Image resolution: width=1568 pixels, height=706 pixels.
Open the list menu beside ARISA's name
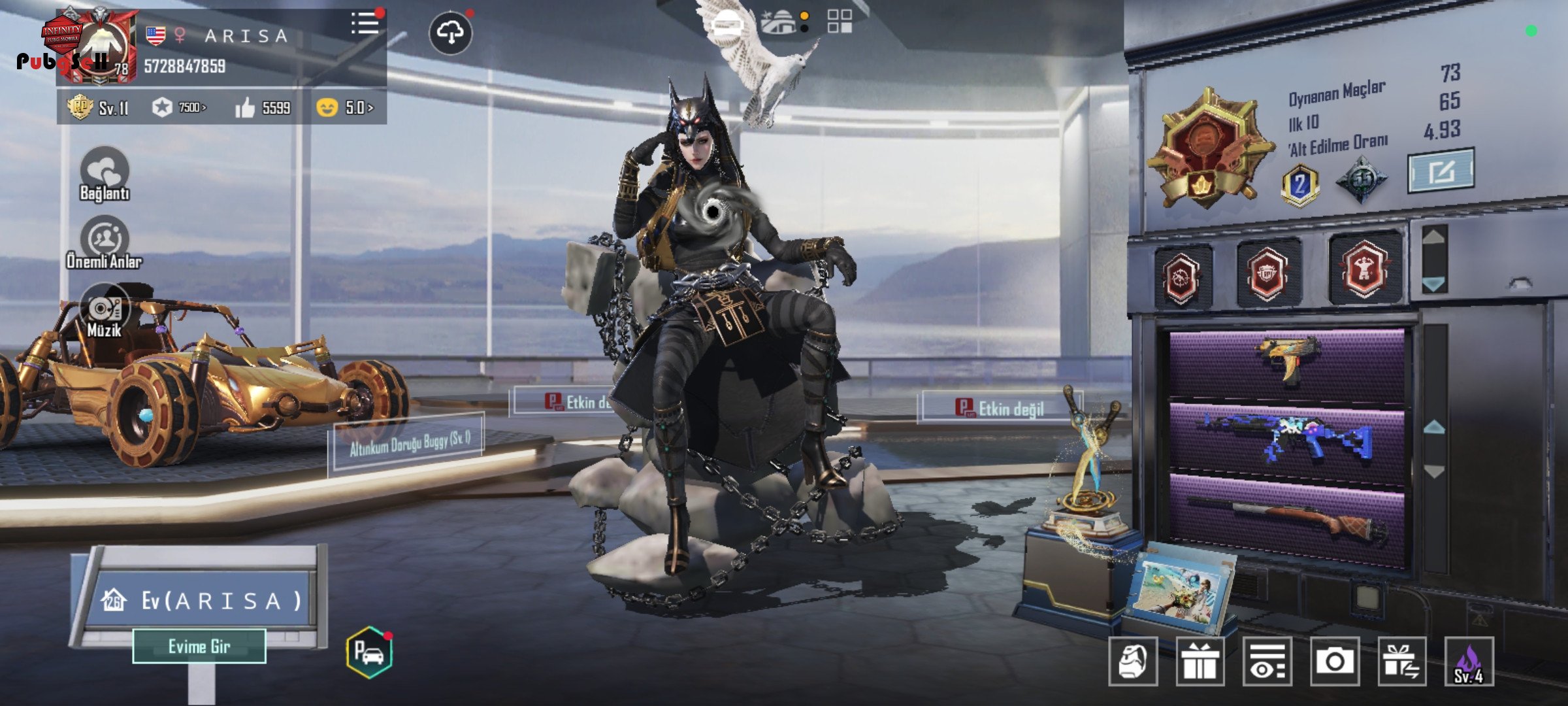click(365, 24)
